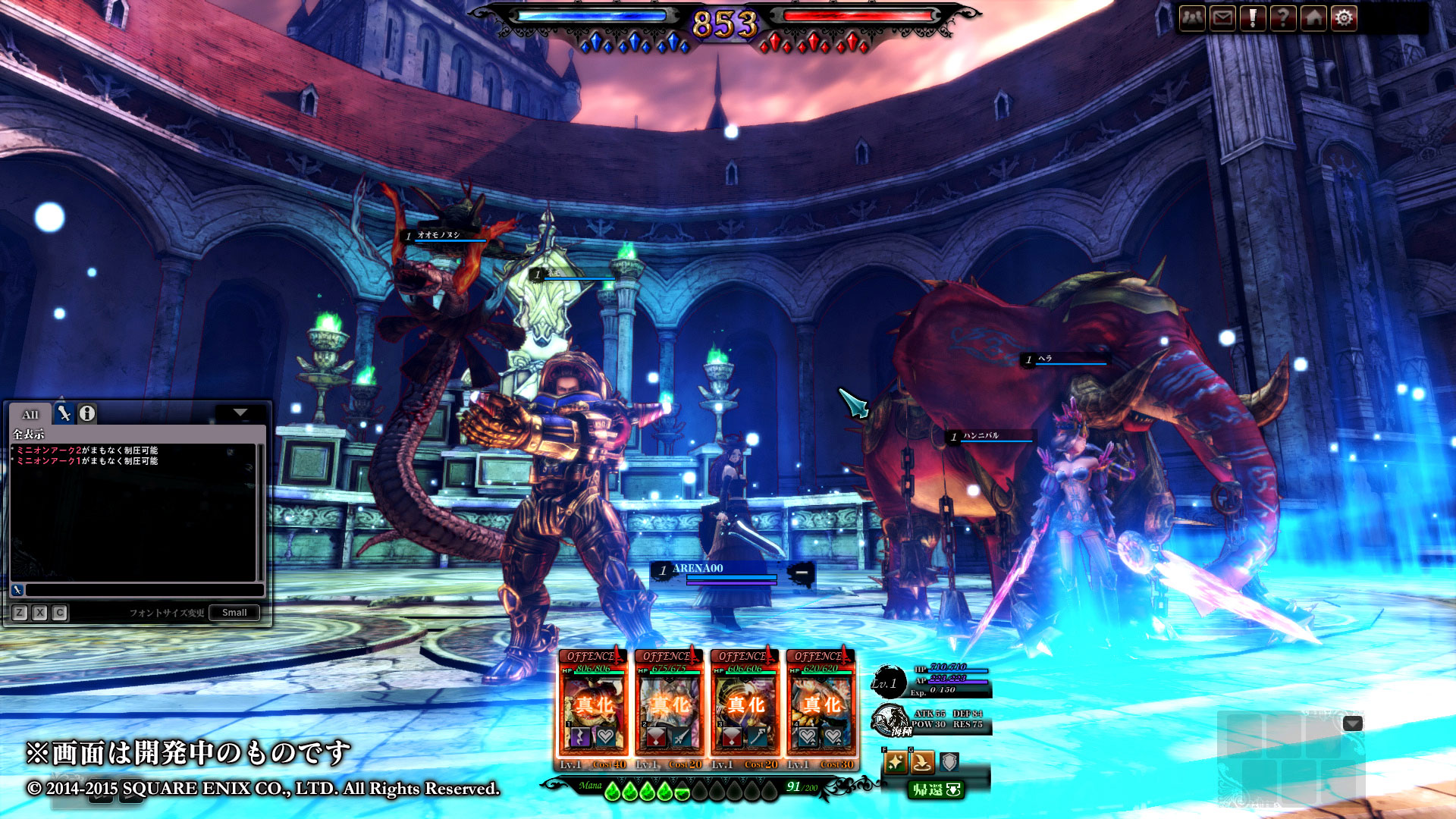This screenshot has width=1456, height=819.
Task: Change font size with the Small button
Action: pos(234,613)
